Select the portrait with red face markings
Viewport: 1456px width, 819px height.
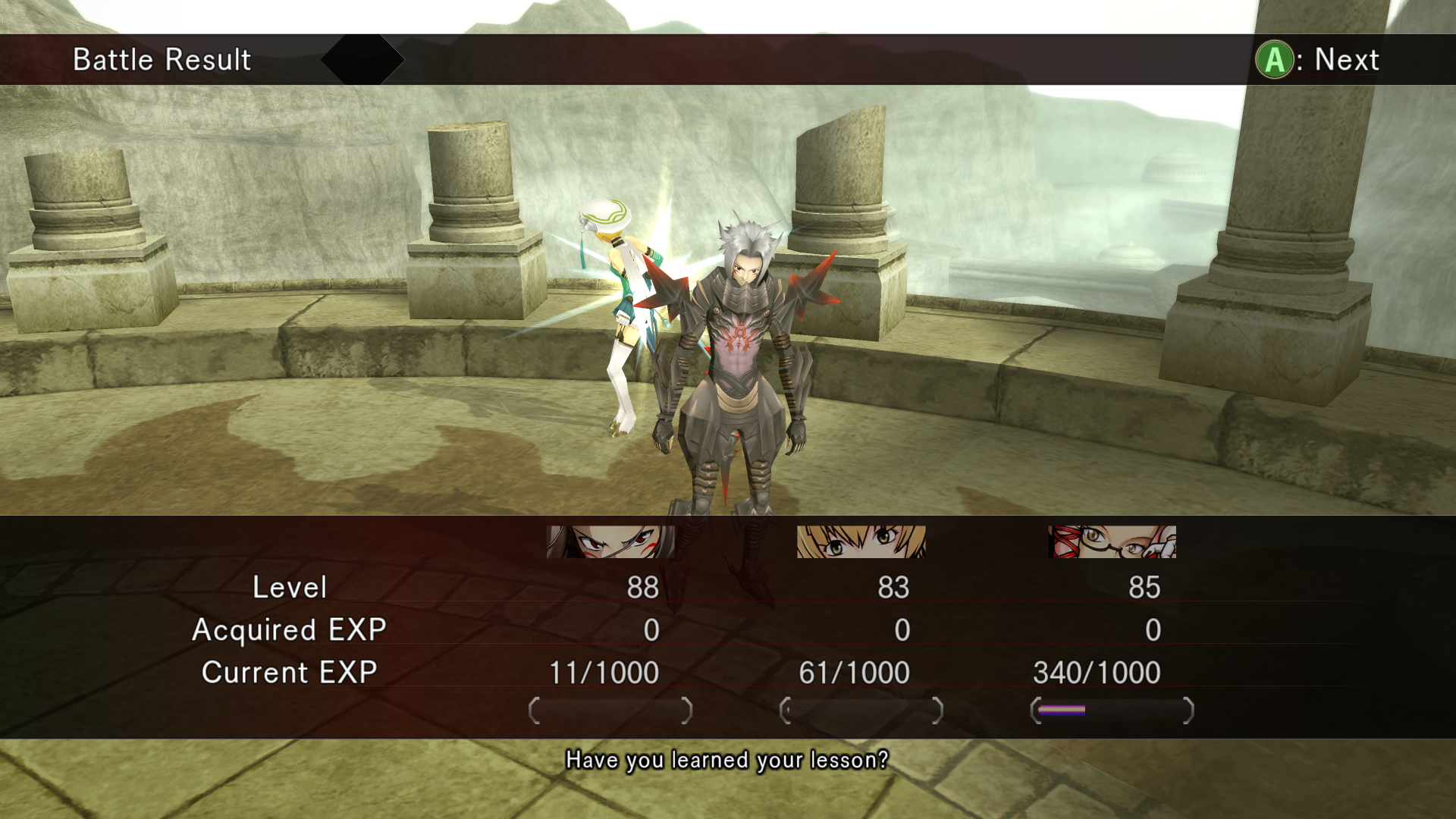[610, 542]
